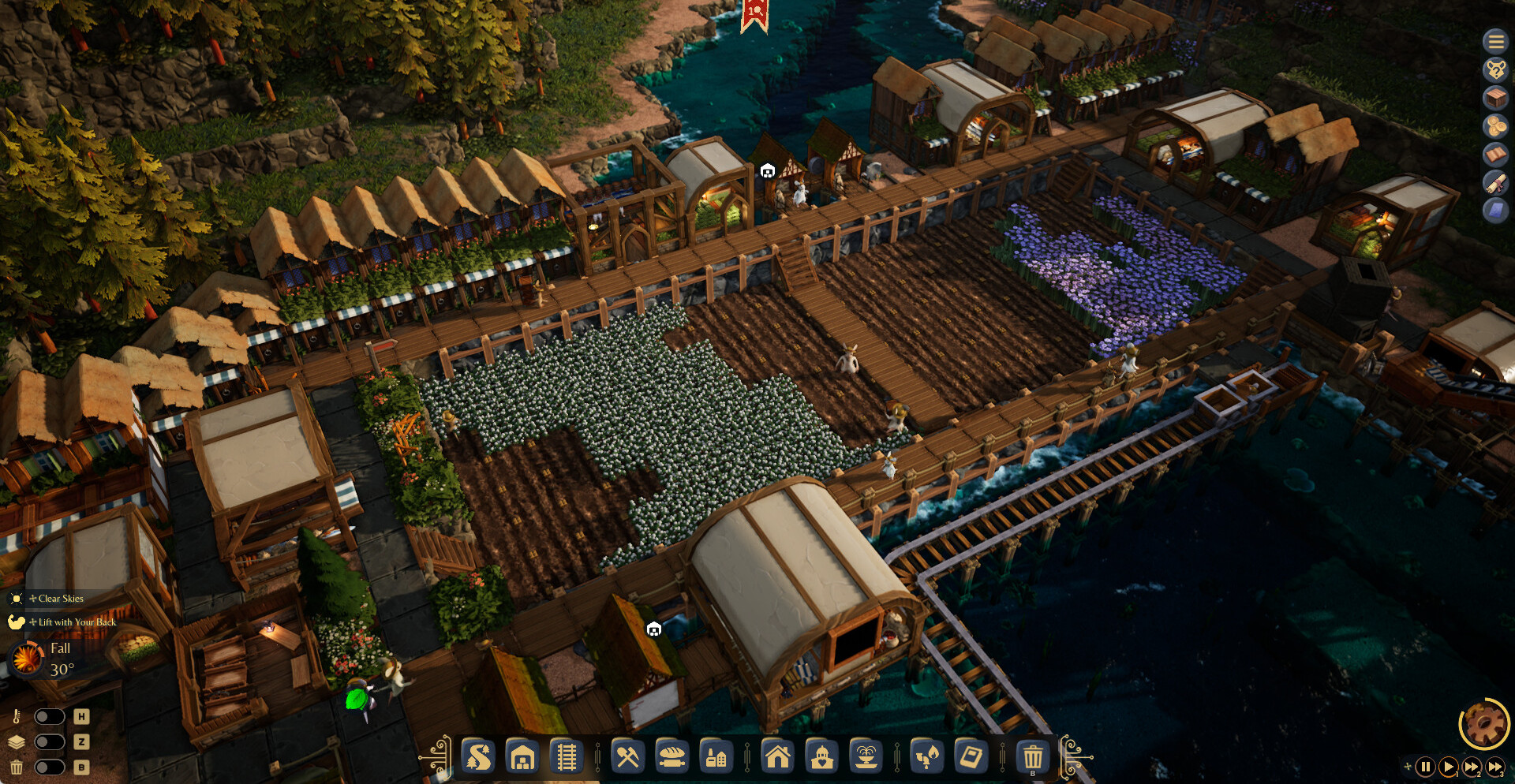Open the blueprint book in the build bar
This screenshot has height=784, width=1515.
[971, 757]
